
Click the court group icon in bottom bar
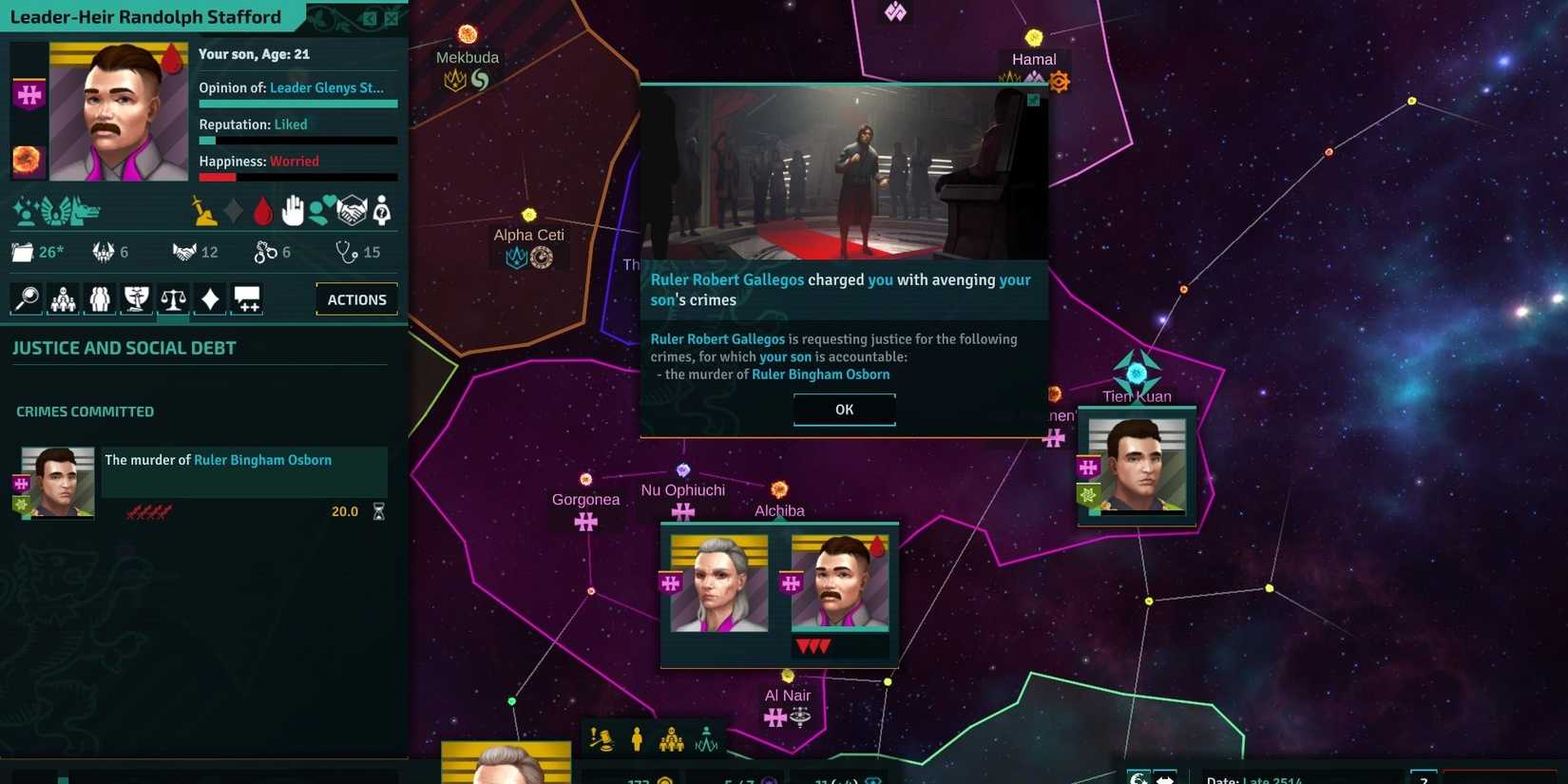672,739
